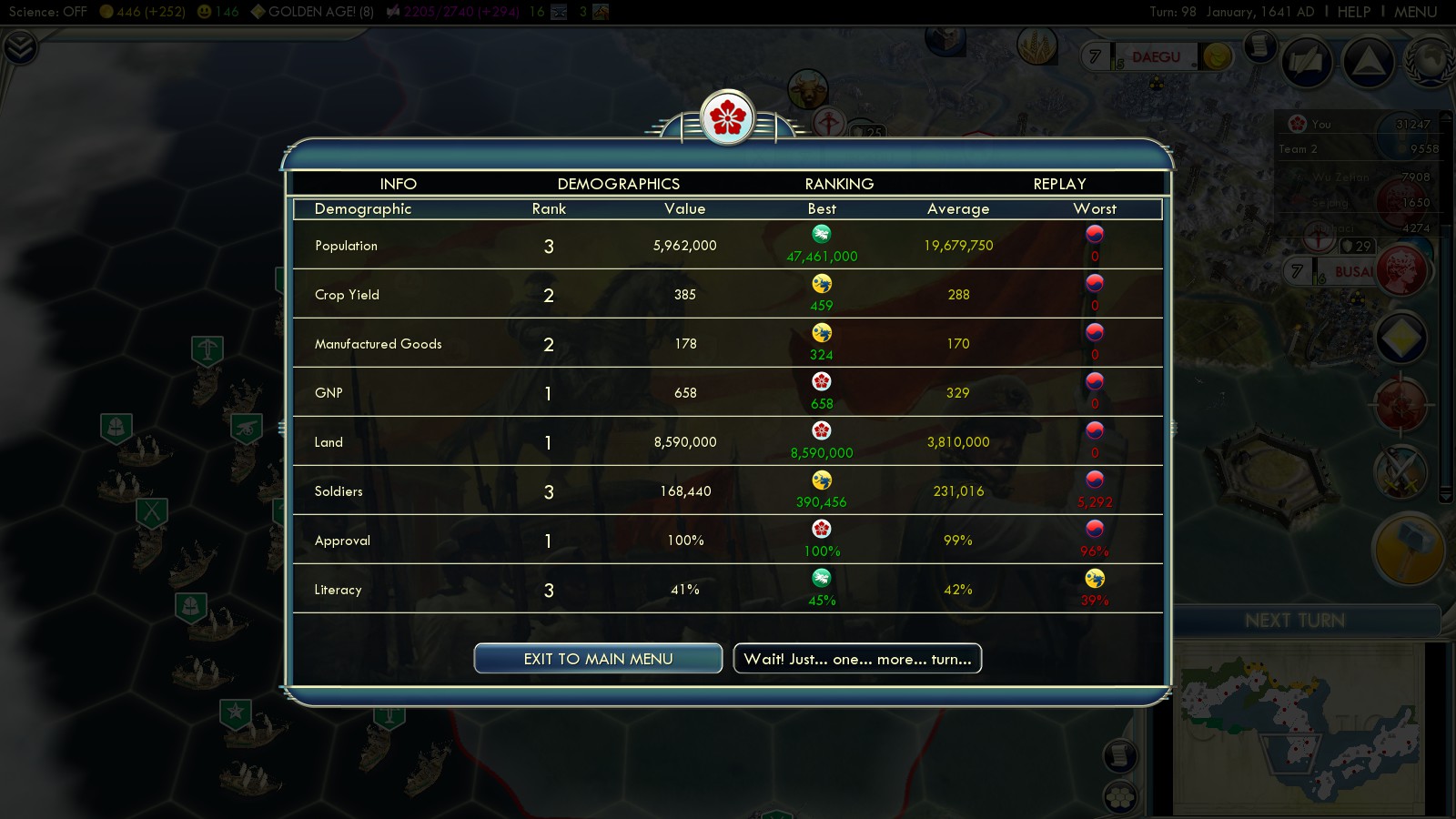
Task: Click the Next Turn button
Action: (1294, 621)
